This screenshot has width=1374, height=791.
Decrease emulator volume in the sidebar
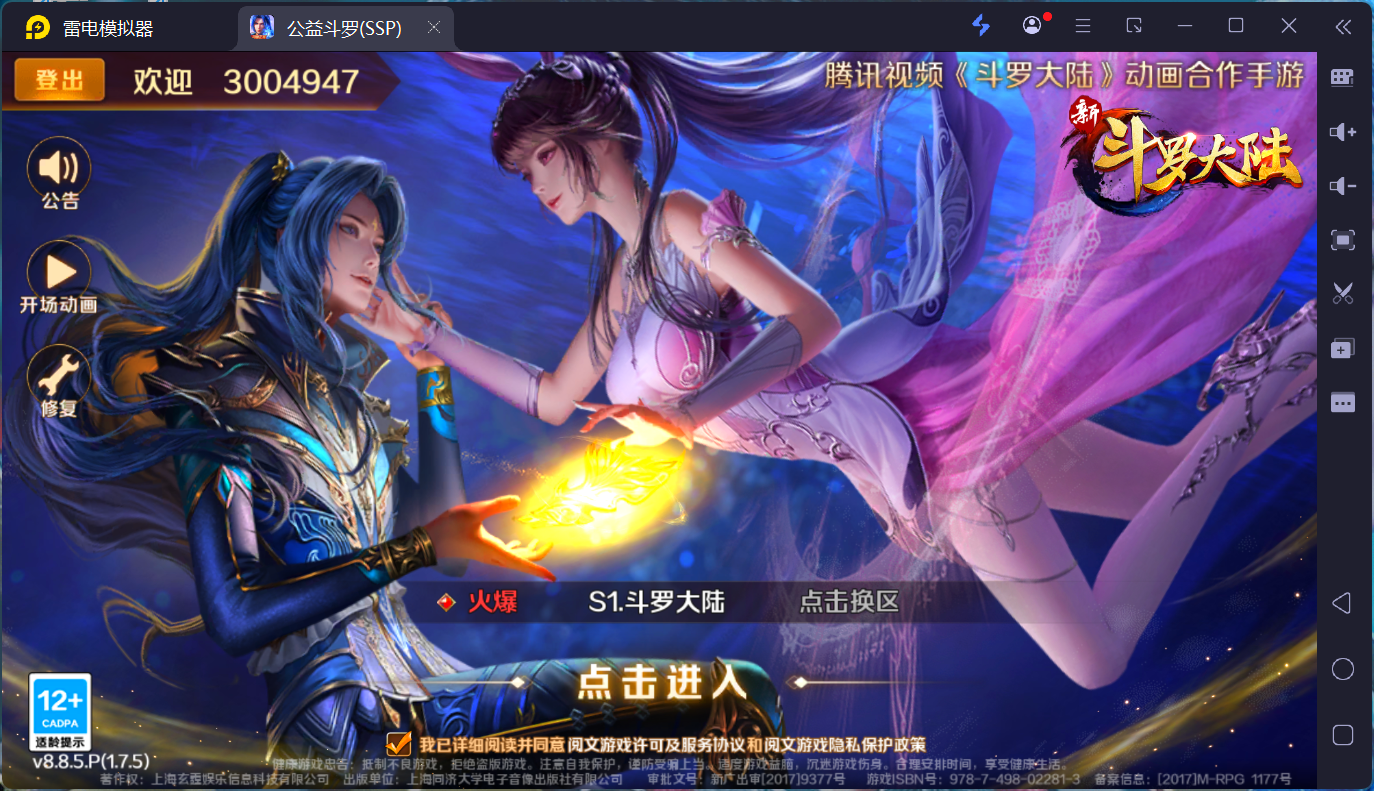[x=1342, y=185]
